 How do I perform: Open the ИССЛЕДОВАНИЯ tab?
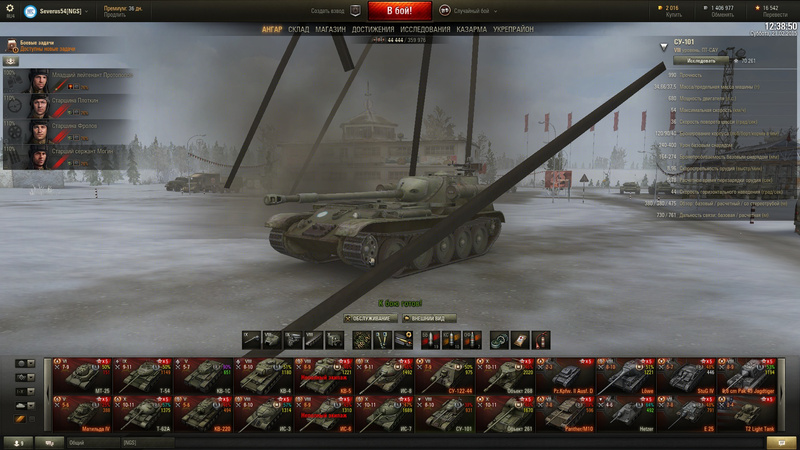pos(425,30)
